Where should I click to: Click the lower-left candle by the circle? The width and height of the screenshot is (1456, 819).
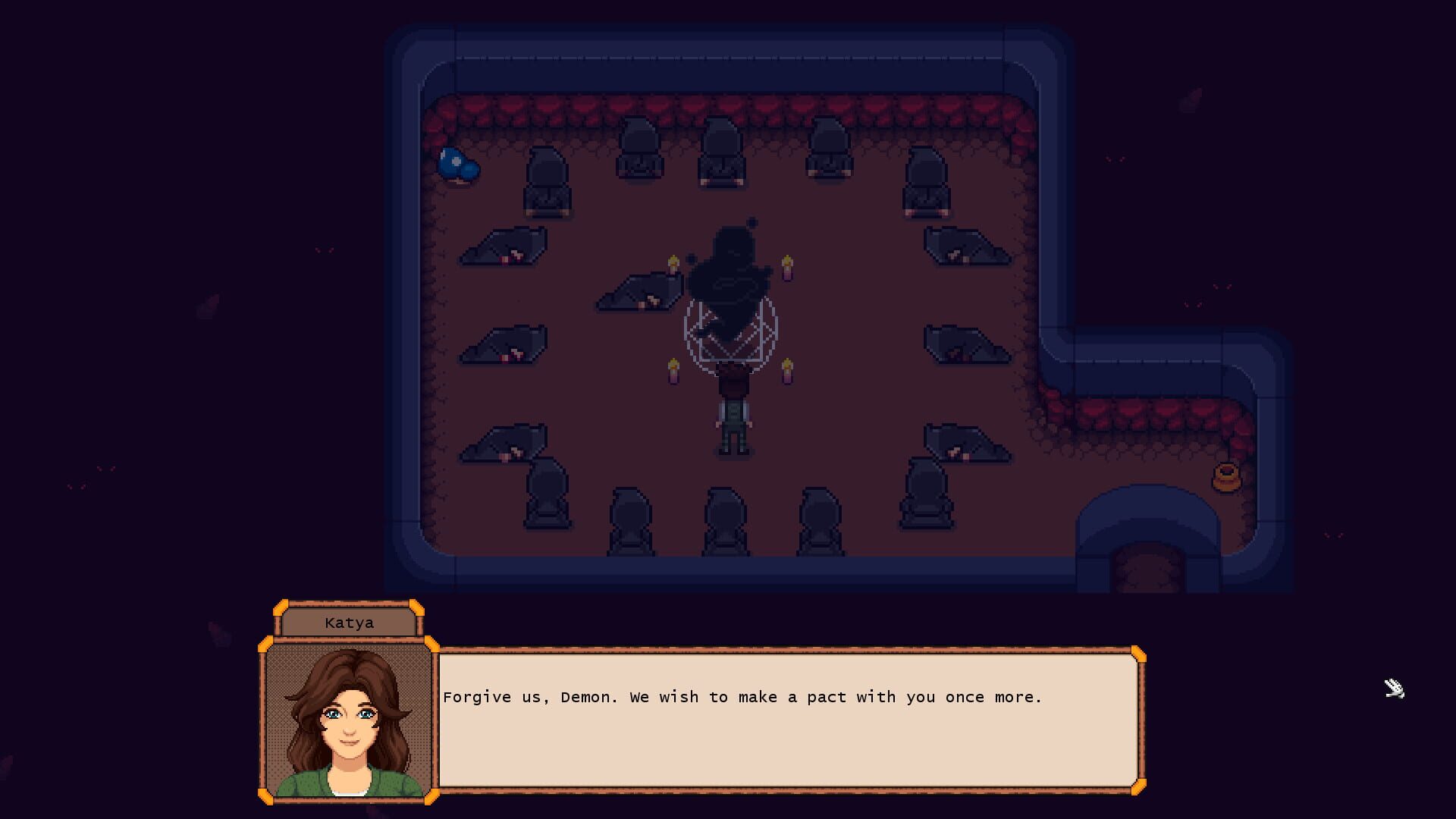[673, 372]
